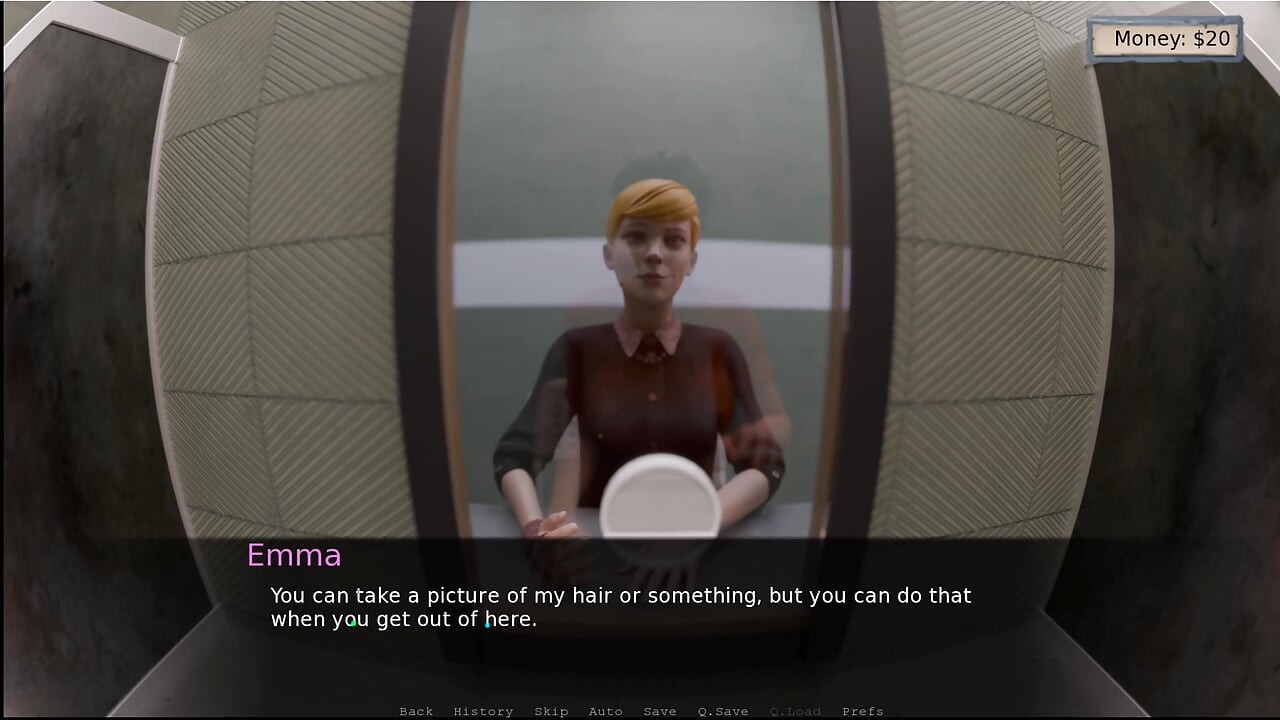The height and width of the screenshot is (720, 1280).
Task: Enable Auto dialogue advance
Action: [x=605, y=711]
